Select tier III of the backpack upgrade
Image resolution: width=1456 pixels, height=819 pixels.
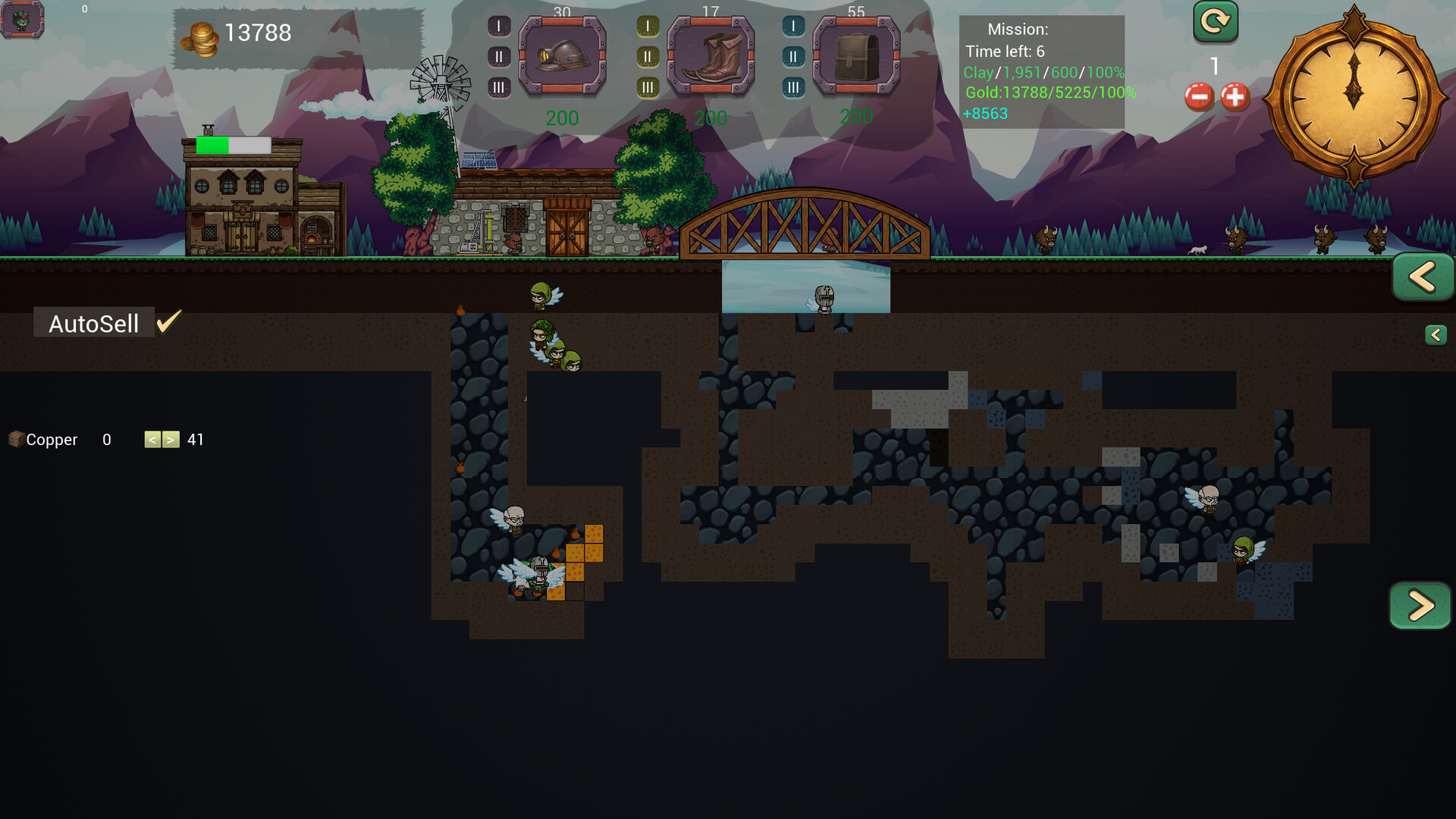click(x=793, y=86)
